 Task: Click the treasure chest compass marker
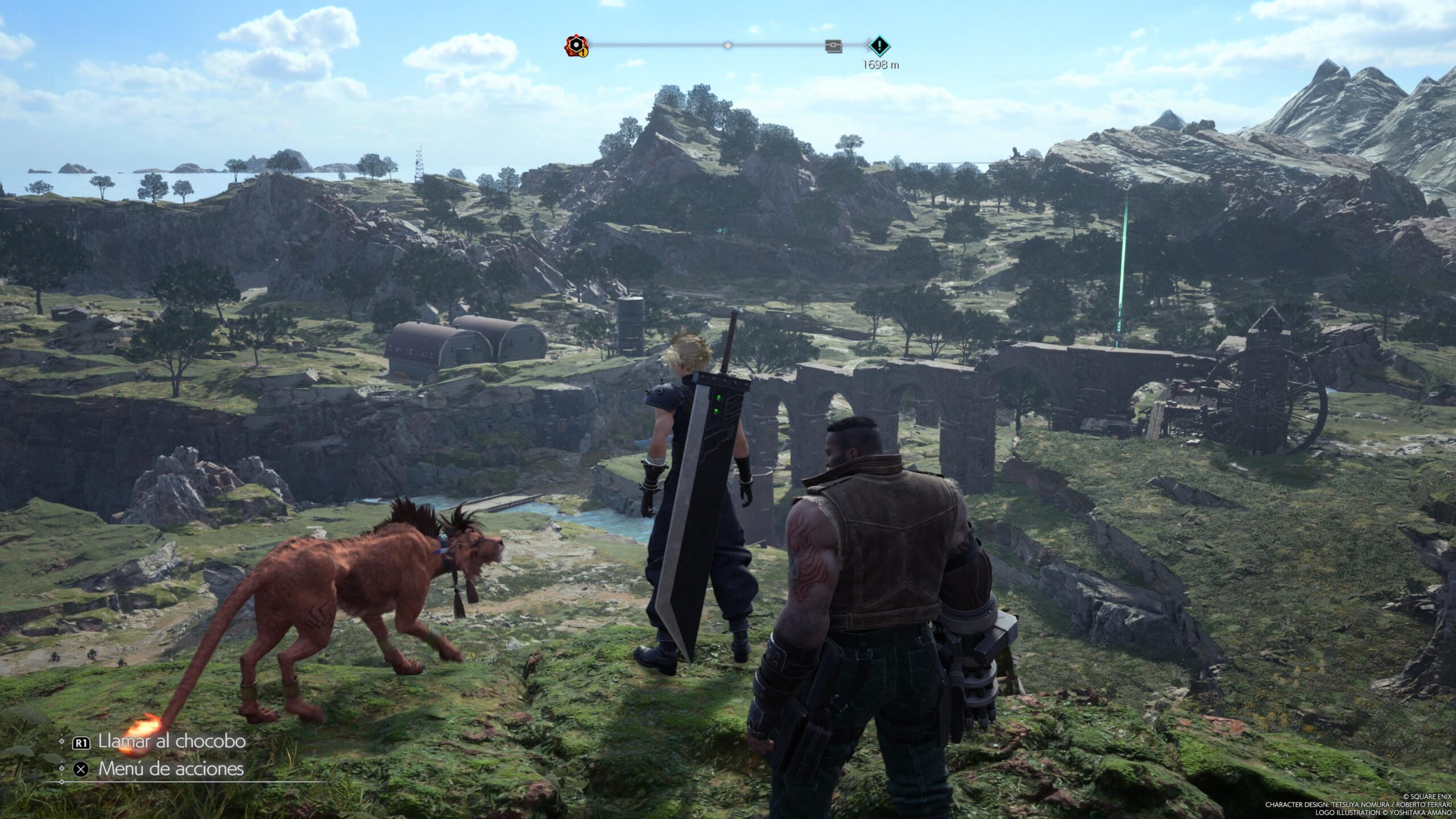pos(833,46)
